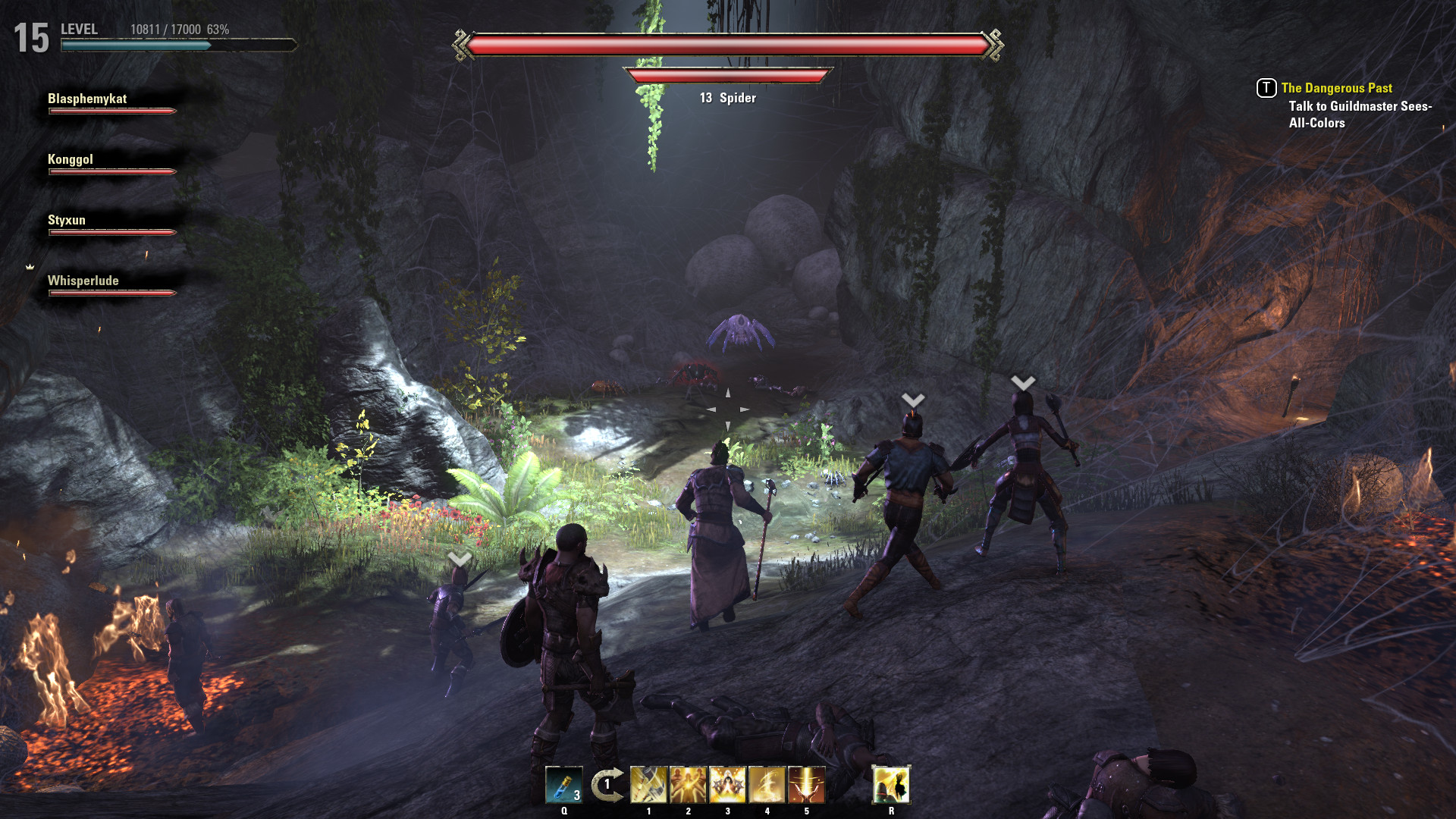
Task: Activate ability slot 1 axe skill
Action: (648, 786)
